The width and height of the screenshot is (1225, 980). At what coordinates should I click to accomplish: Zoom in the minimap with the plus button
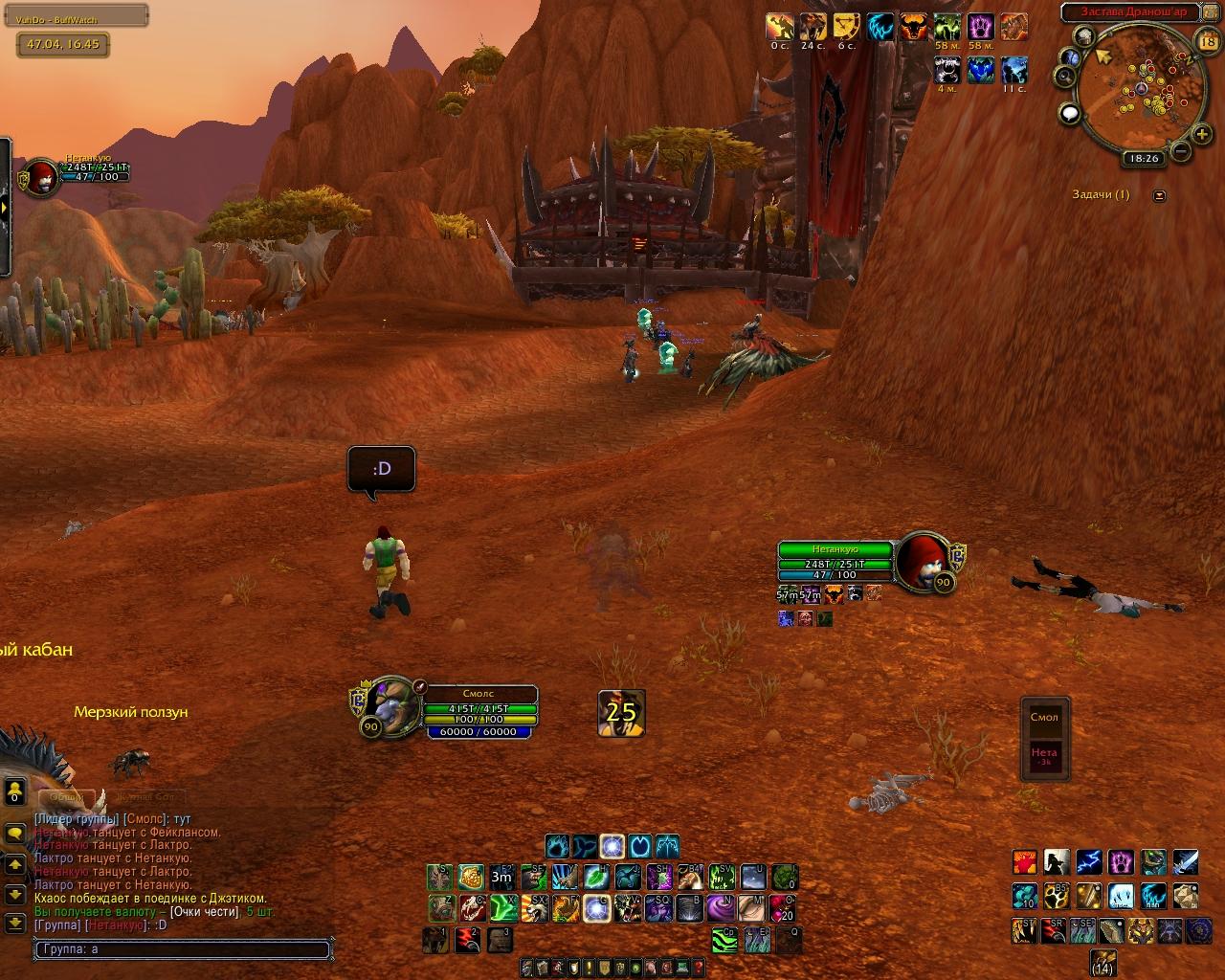1202,133
